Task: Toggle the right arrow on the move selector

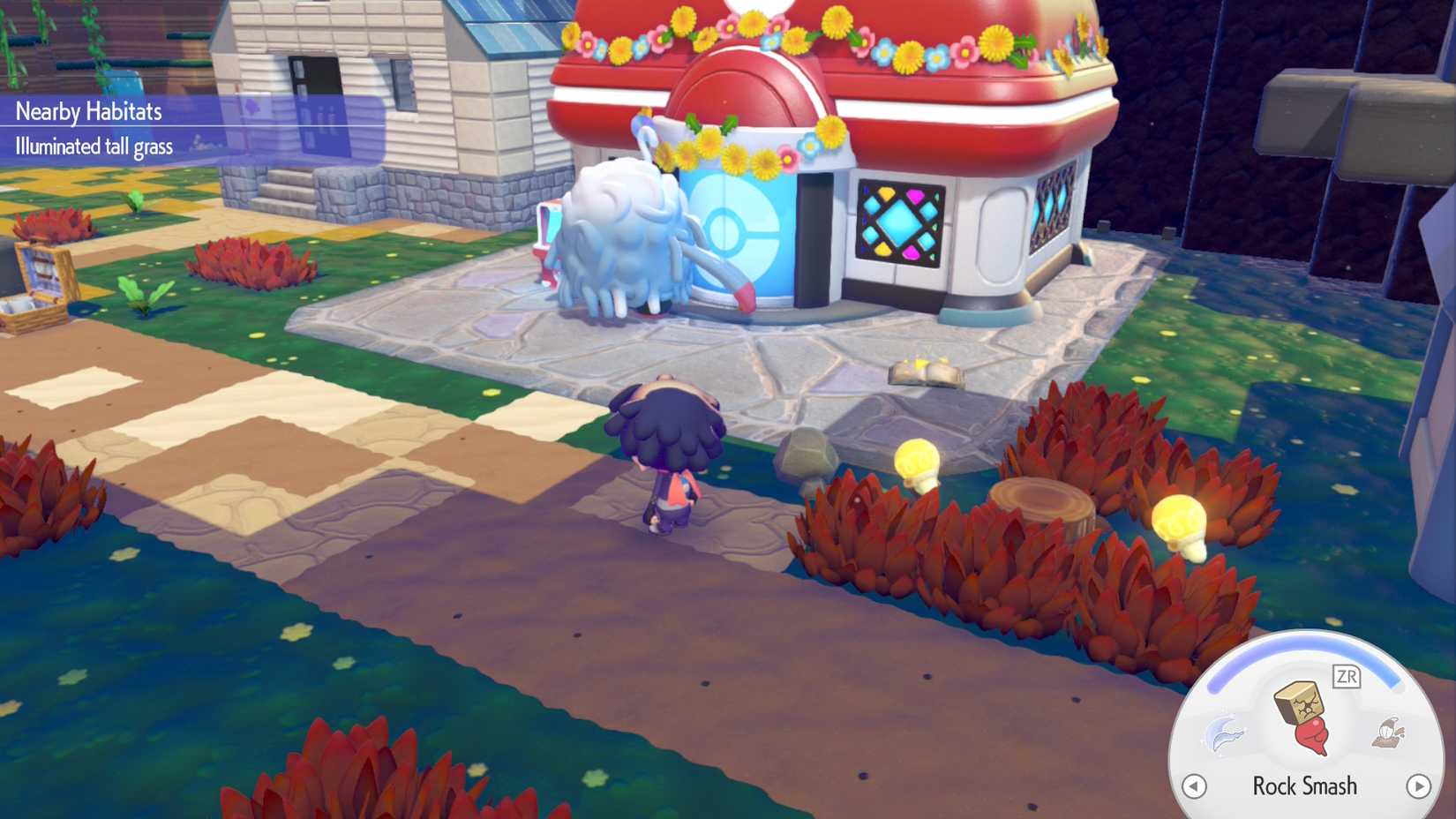Action: point(1420,785)
